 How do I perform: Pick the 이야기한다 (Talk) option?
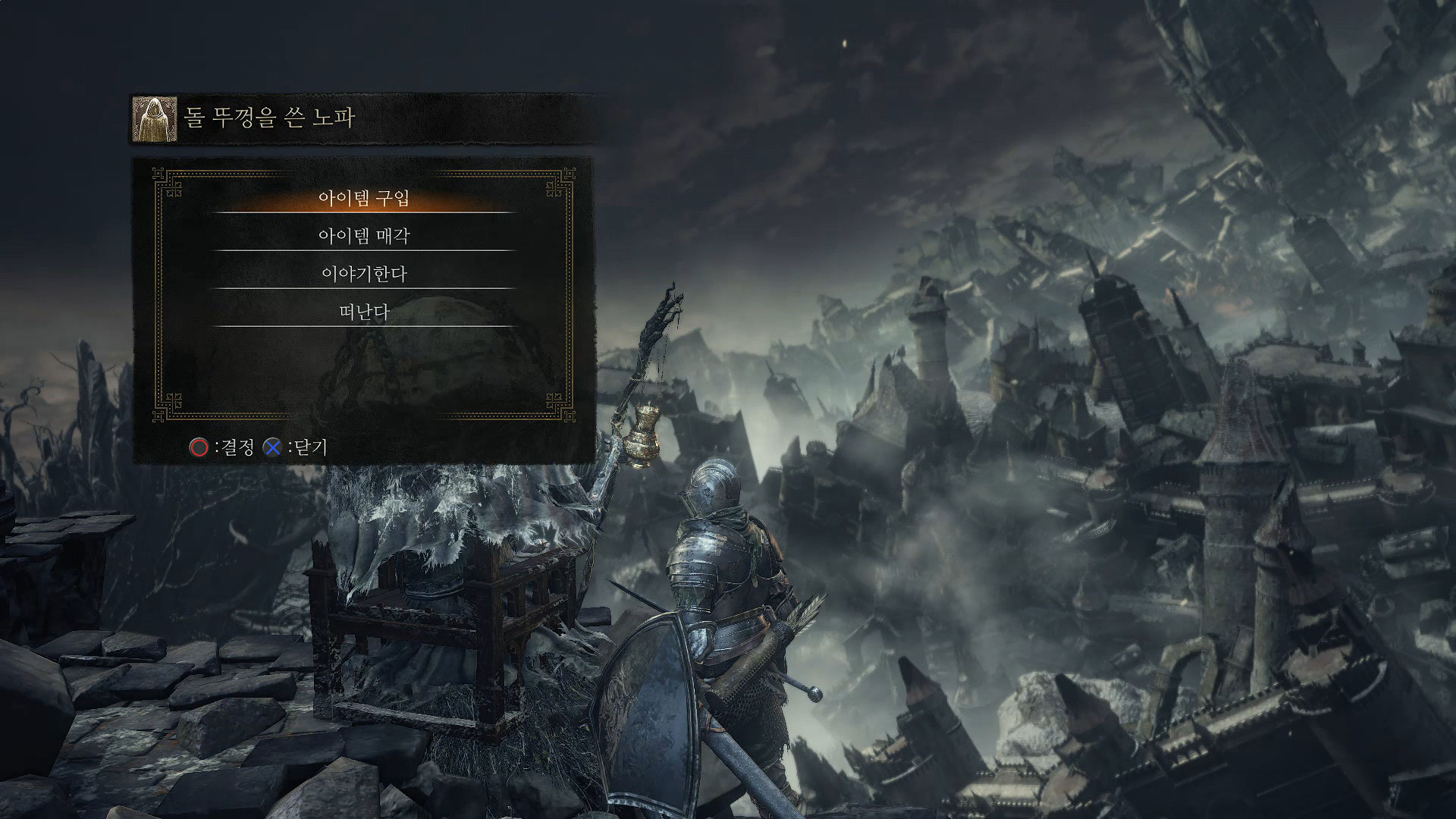(x=364, y=274)
